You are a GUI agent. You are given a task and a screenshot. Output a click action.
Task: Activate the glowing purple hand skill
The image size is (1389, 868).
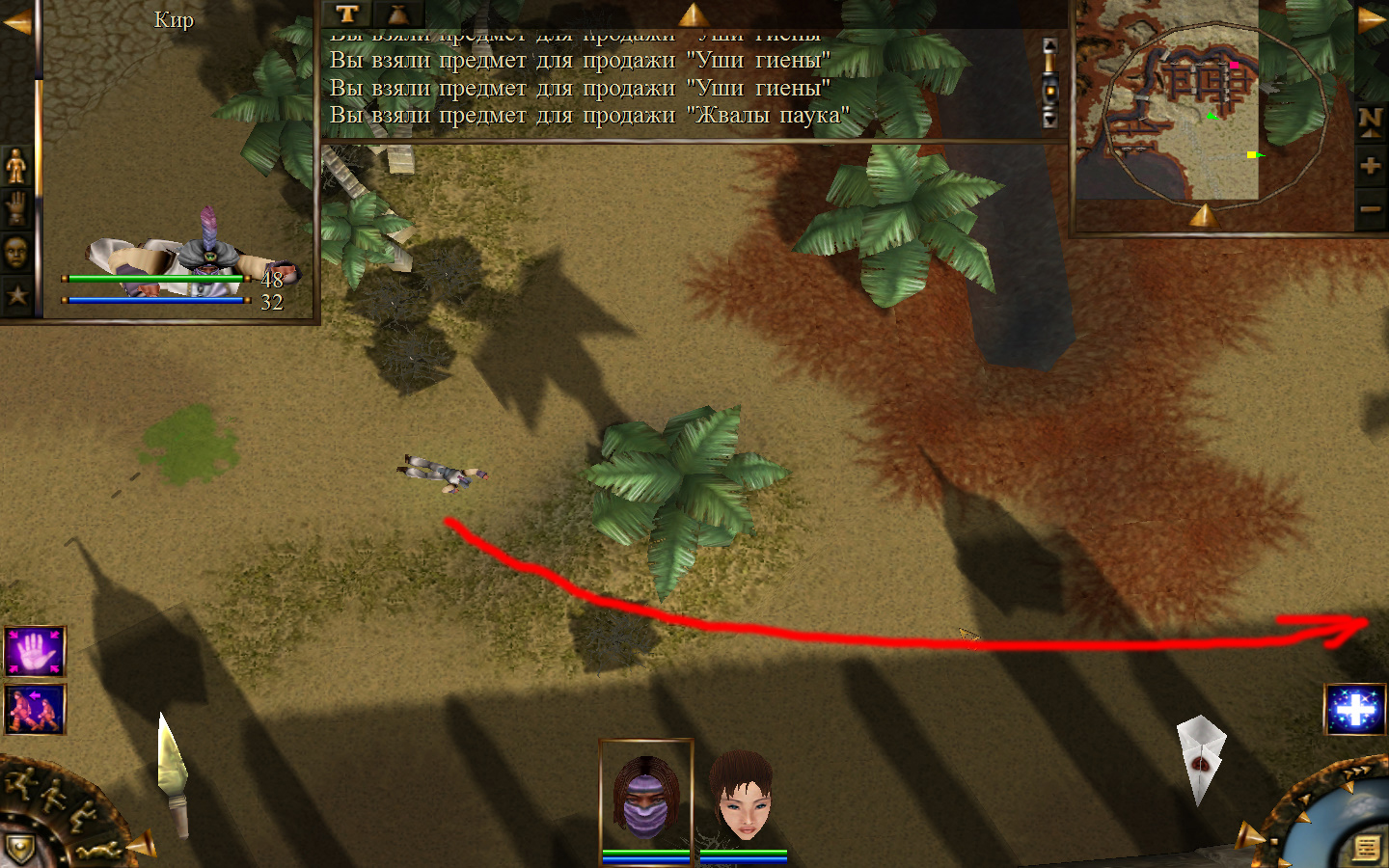click(35, 652)
